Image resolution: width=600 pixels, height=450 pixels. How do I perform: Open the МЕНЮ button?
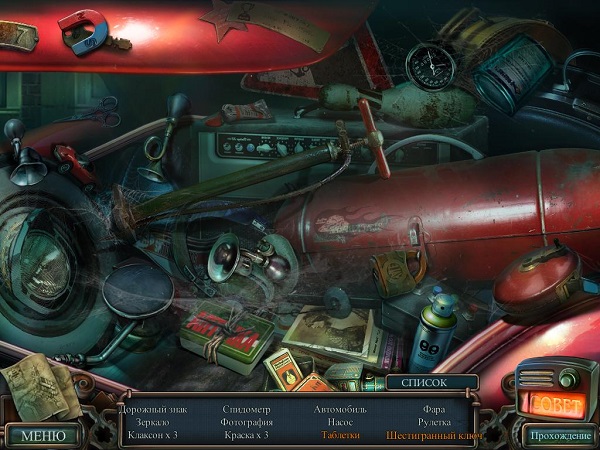click(x=42, y=435)
